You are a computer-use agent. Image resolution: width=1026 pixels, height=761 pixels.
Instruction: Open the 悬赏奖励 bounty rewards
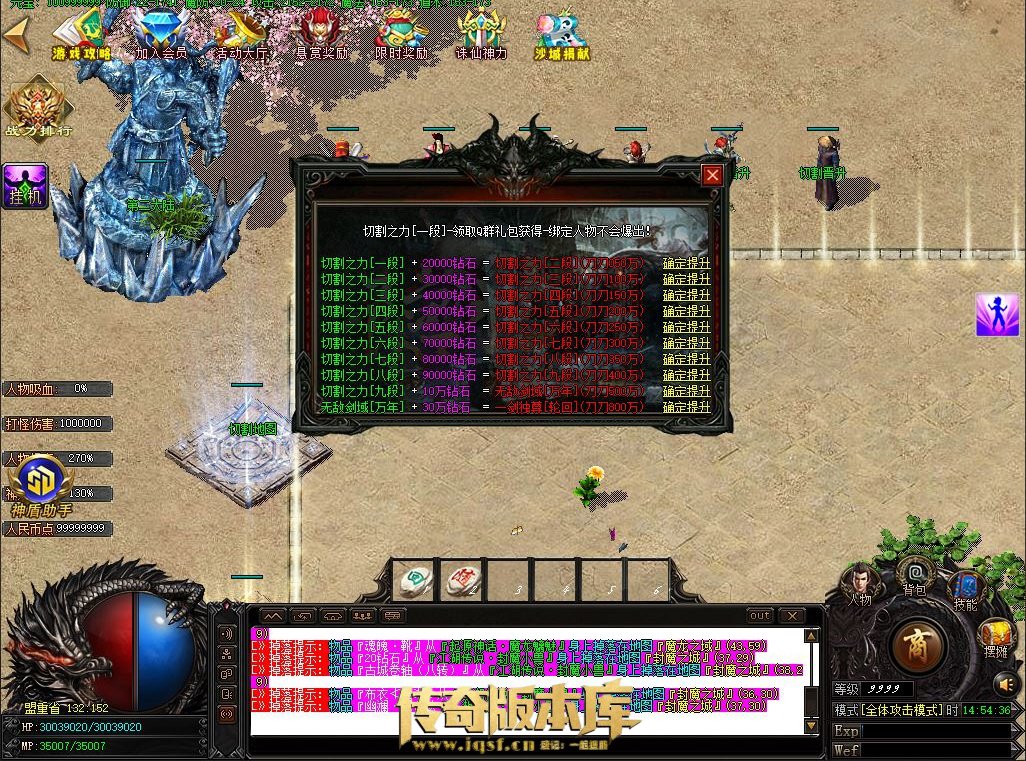321,36
